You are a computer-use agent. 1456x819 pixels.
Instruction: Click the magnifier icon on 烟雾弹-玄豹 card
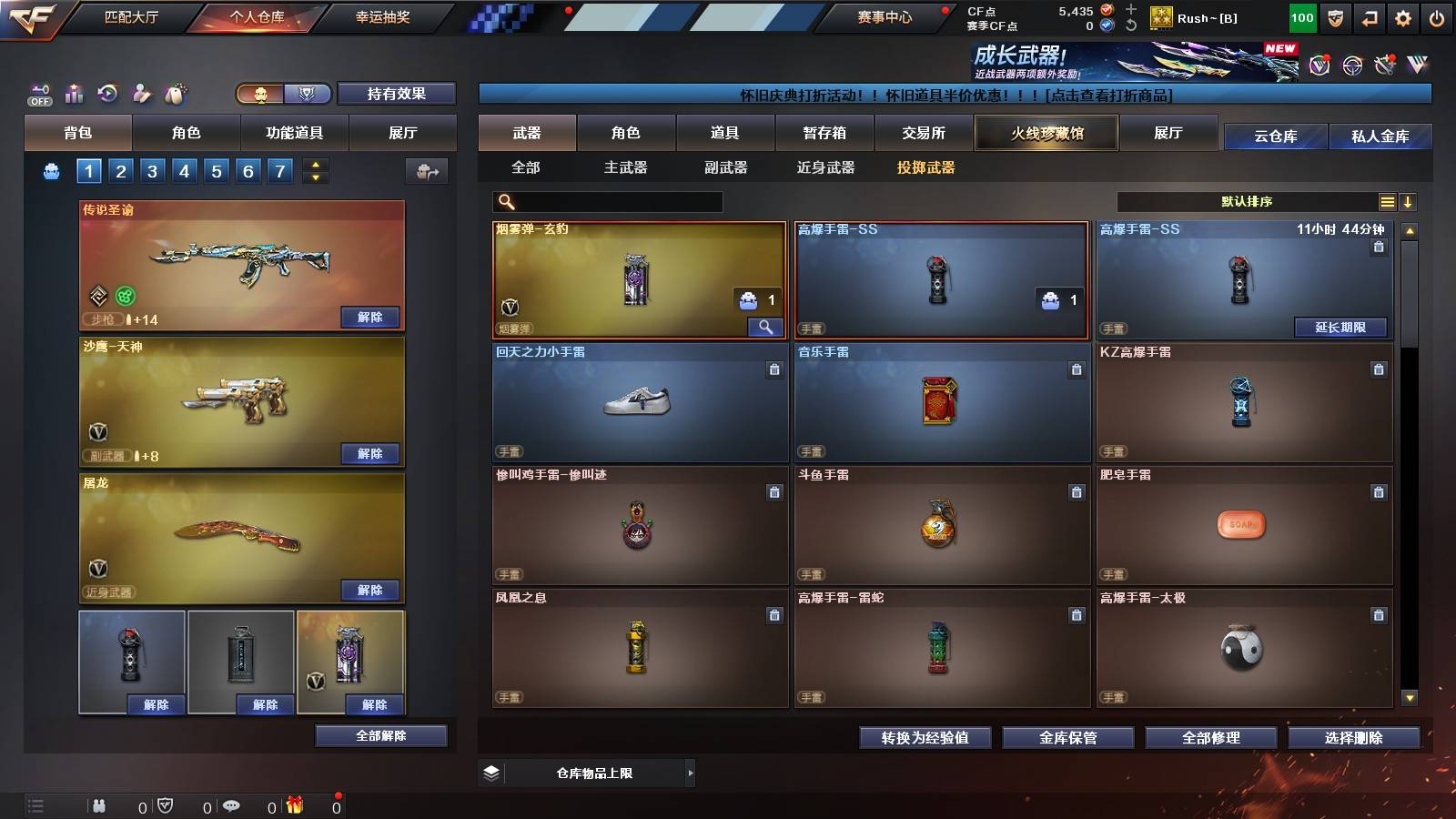click(x=767, y=325)
